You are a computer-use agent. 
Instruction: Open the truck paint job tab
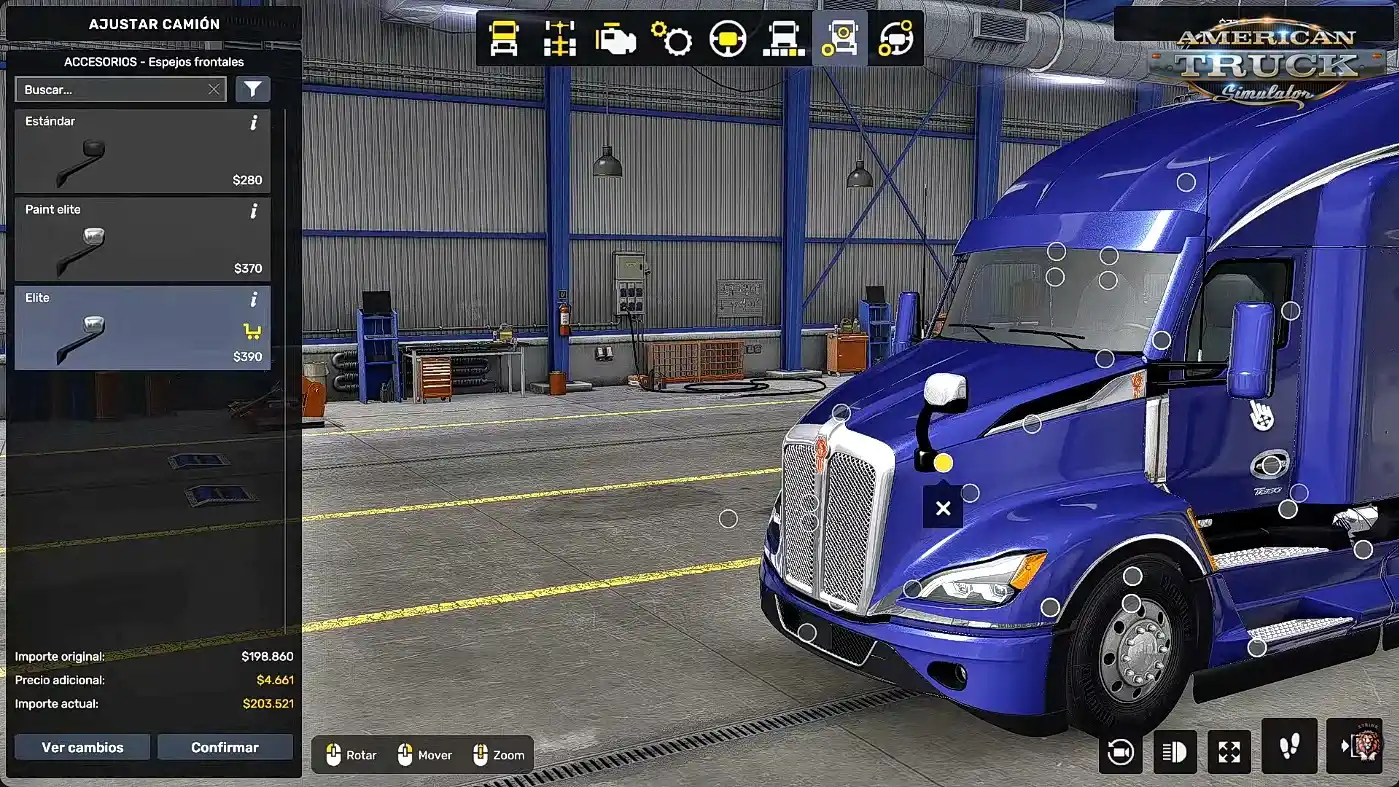(x=784, y=39)
